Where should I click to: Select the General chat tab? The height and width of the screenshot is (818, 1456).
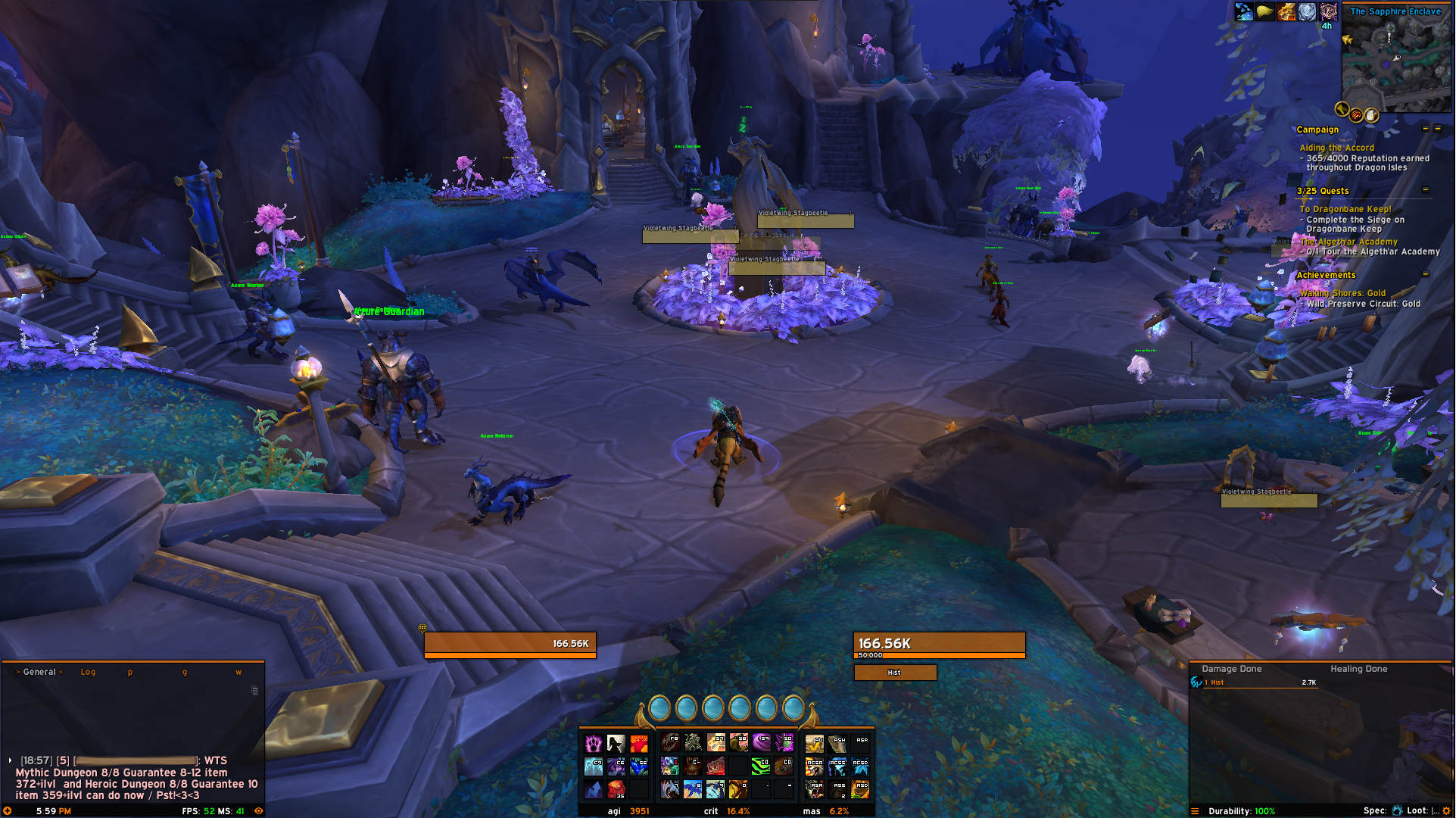pyautogui.click(x=39, y=672)
